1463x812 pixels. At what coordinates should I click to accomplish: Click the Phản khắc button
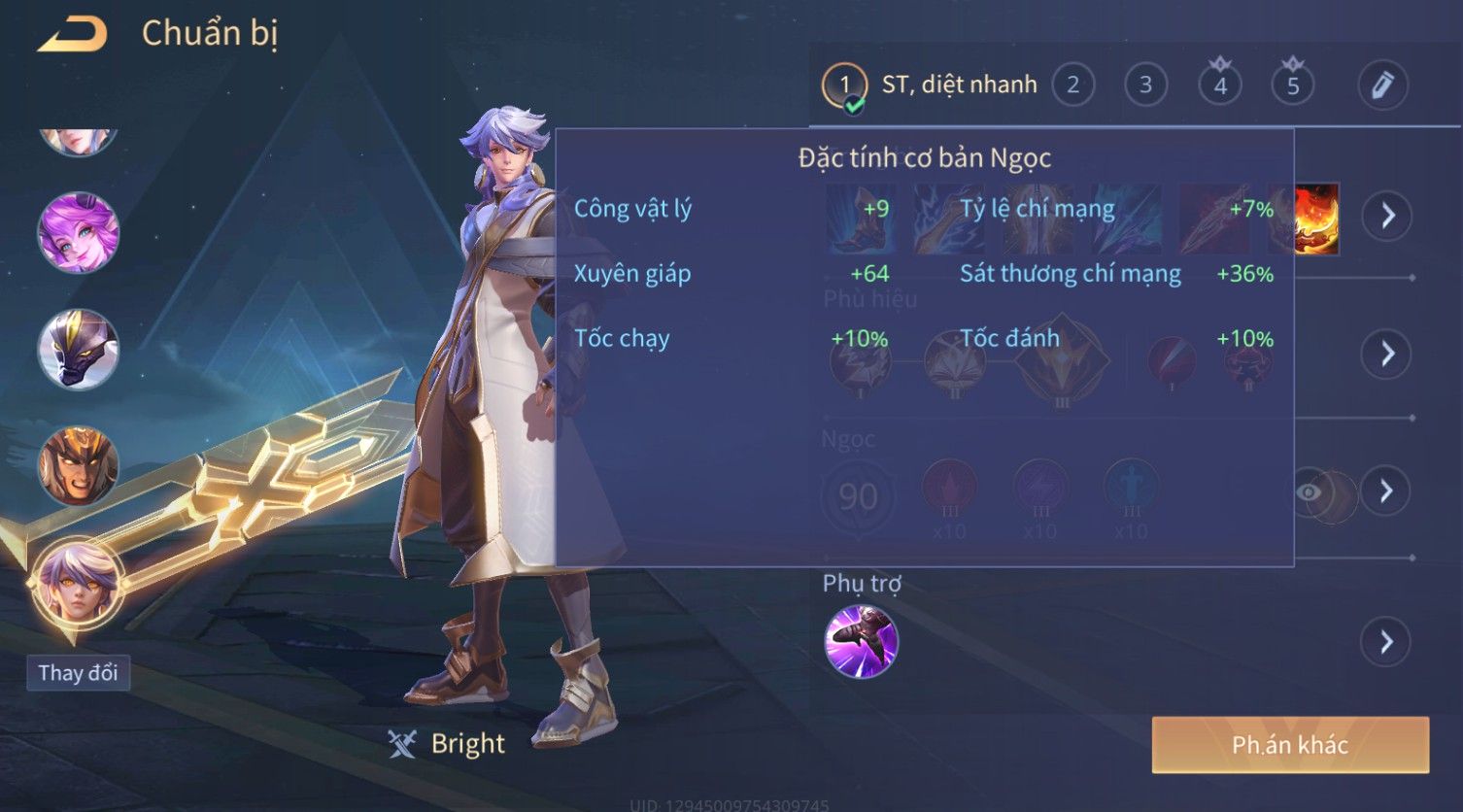(1290, 745)
